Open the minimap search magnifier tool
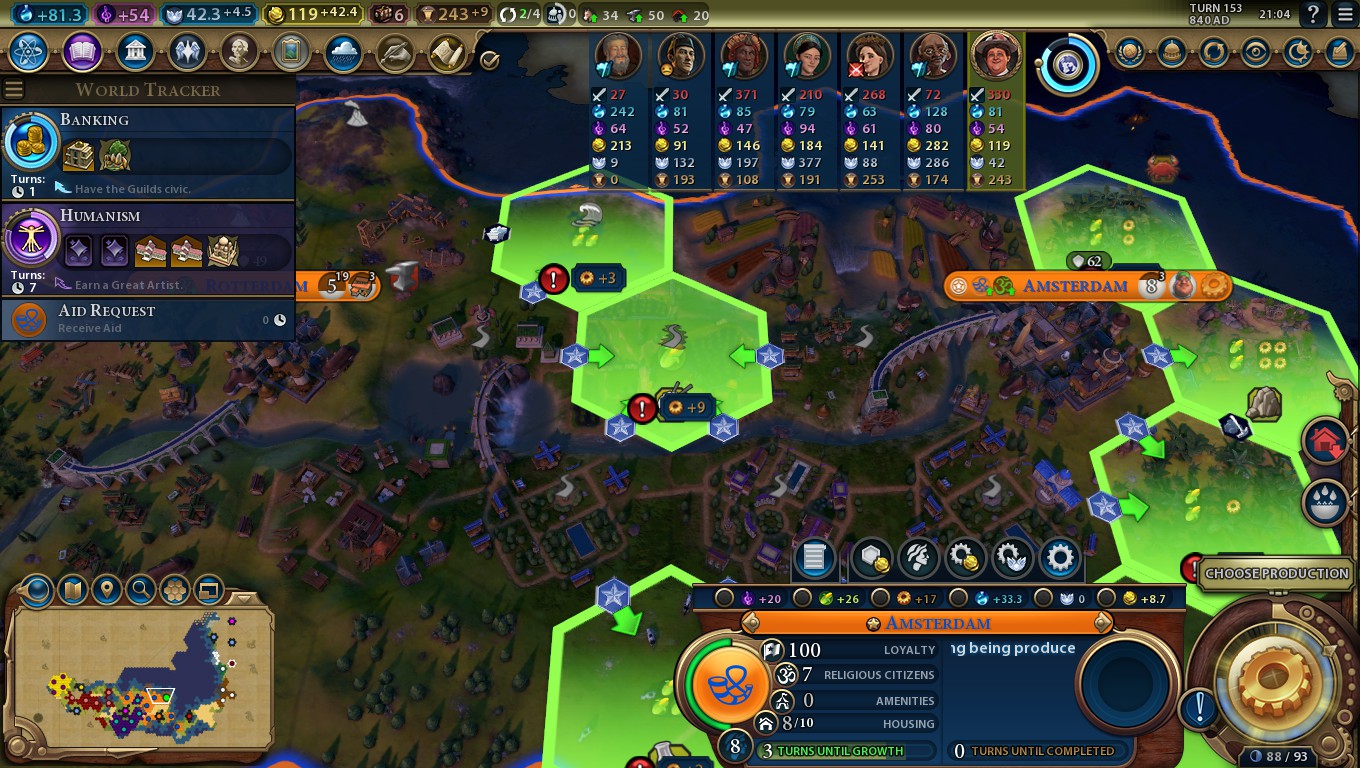This screenshot has width=1360, height=768. tap(141, 589)
